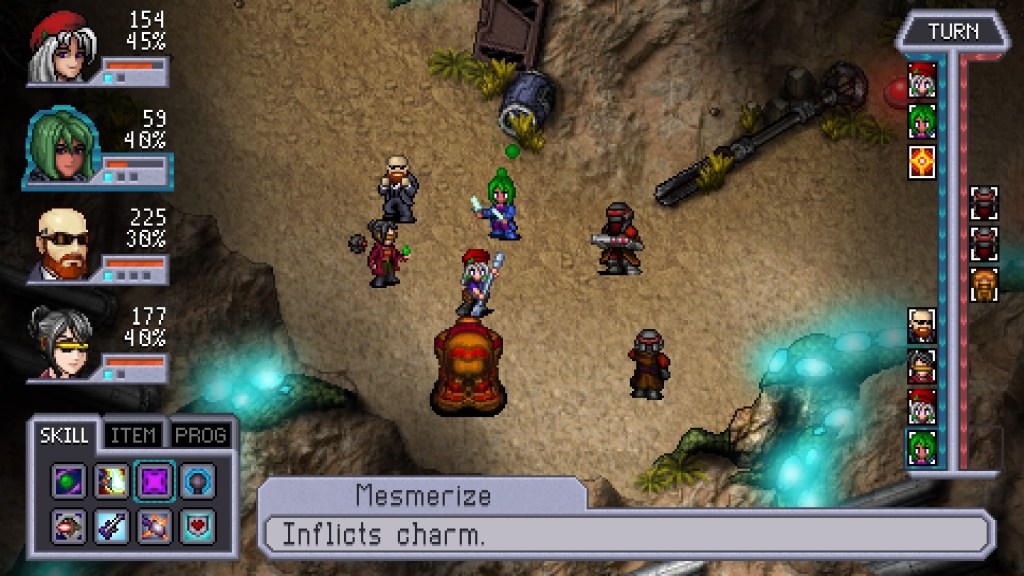Pick the blue-ringed mace skill icon
This screenshot has width=1024, height=576.
pos(196,482)
